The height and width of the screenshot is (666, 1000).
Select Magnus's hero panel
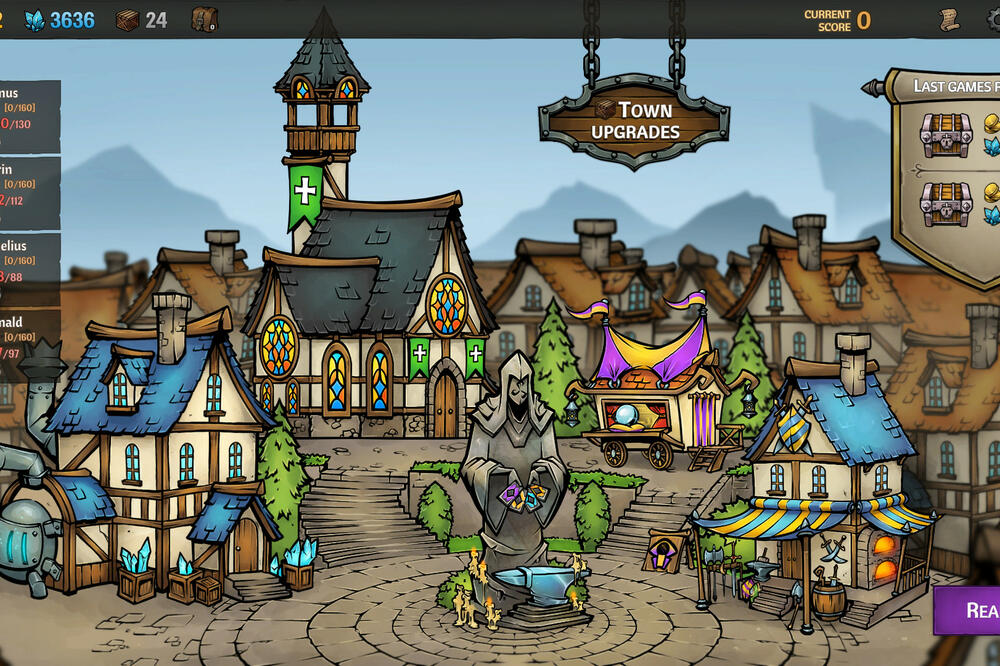coord(28,115)
